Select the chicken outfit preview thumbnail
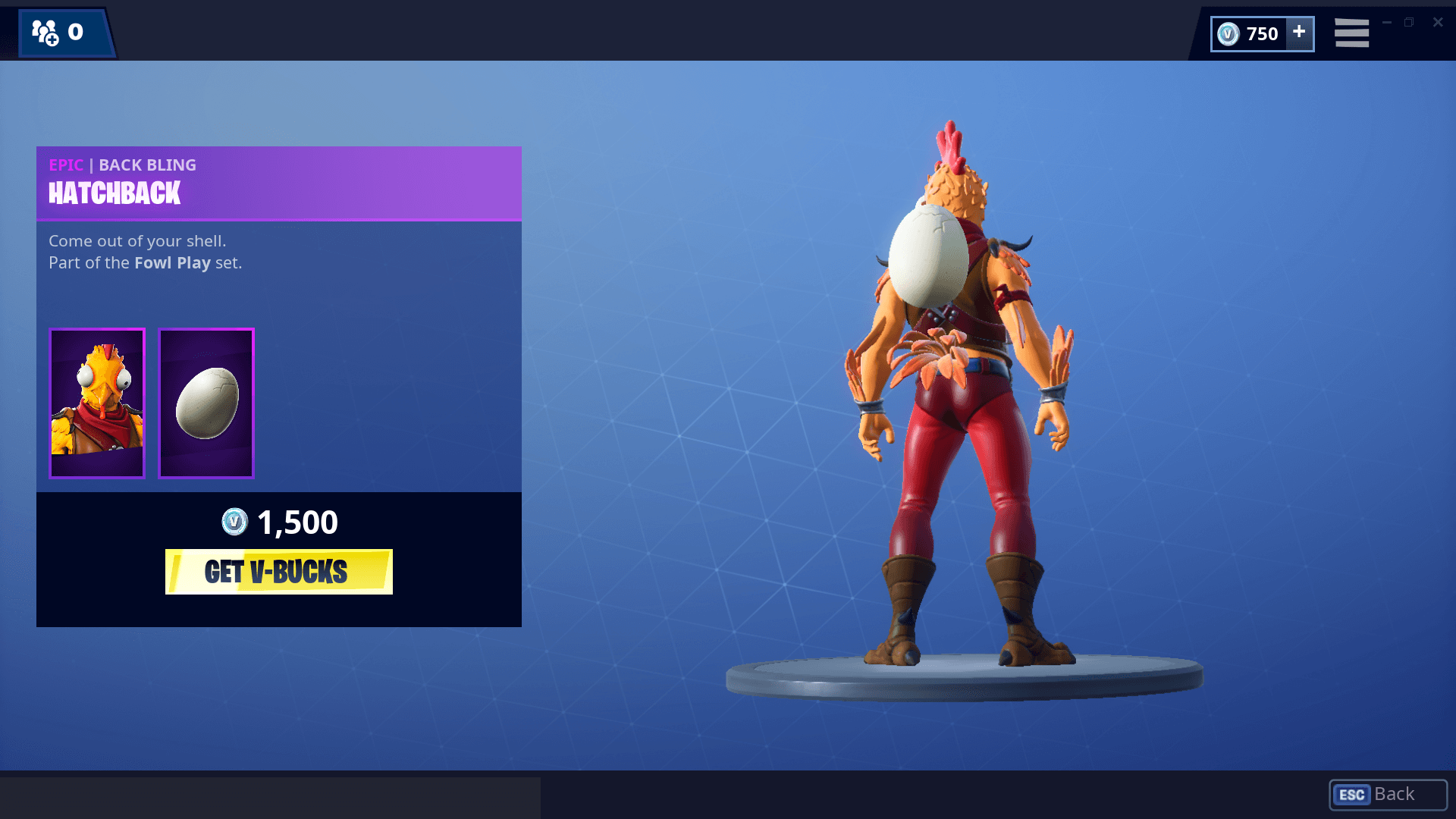Screen dimensions: 1456x819 (96, 403)
